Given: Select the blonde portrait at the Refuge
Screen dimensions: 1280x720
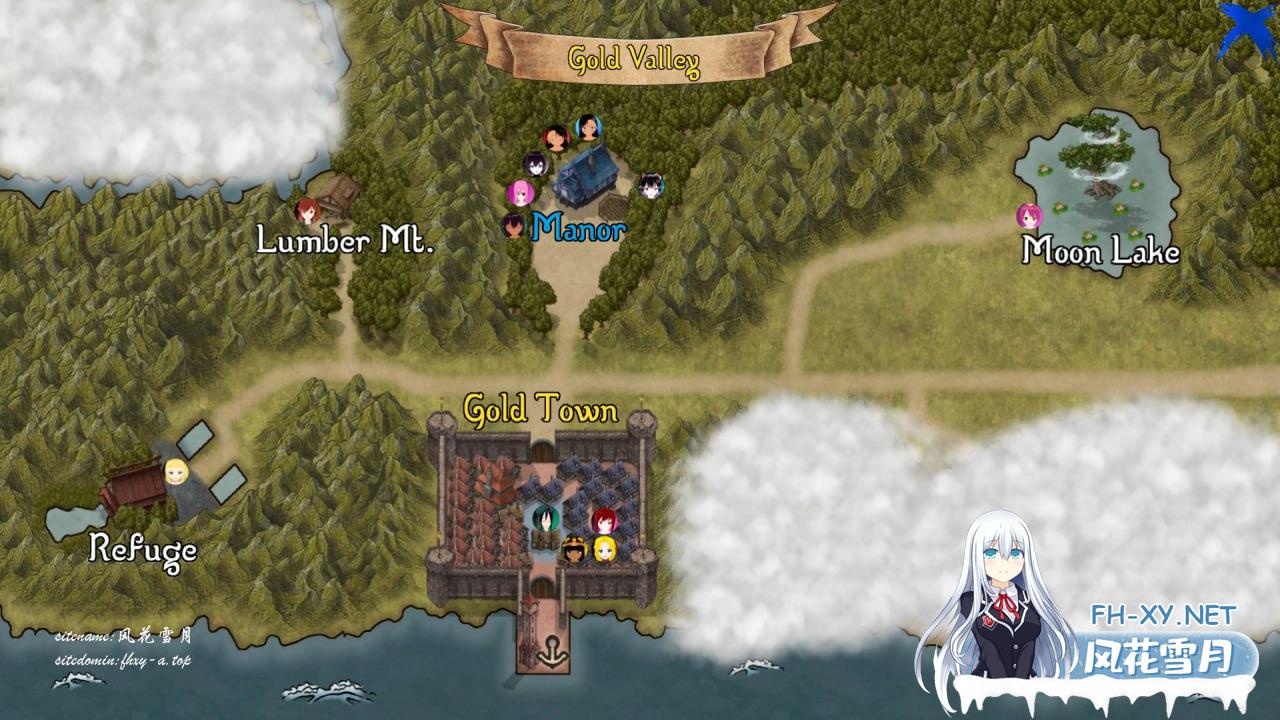Looking at the screenshot, I should [177, 471].
